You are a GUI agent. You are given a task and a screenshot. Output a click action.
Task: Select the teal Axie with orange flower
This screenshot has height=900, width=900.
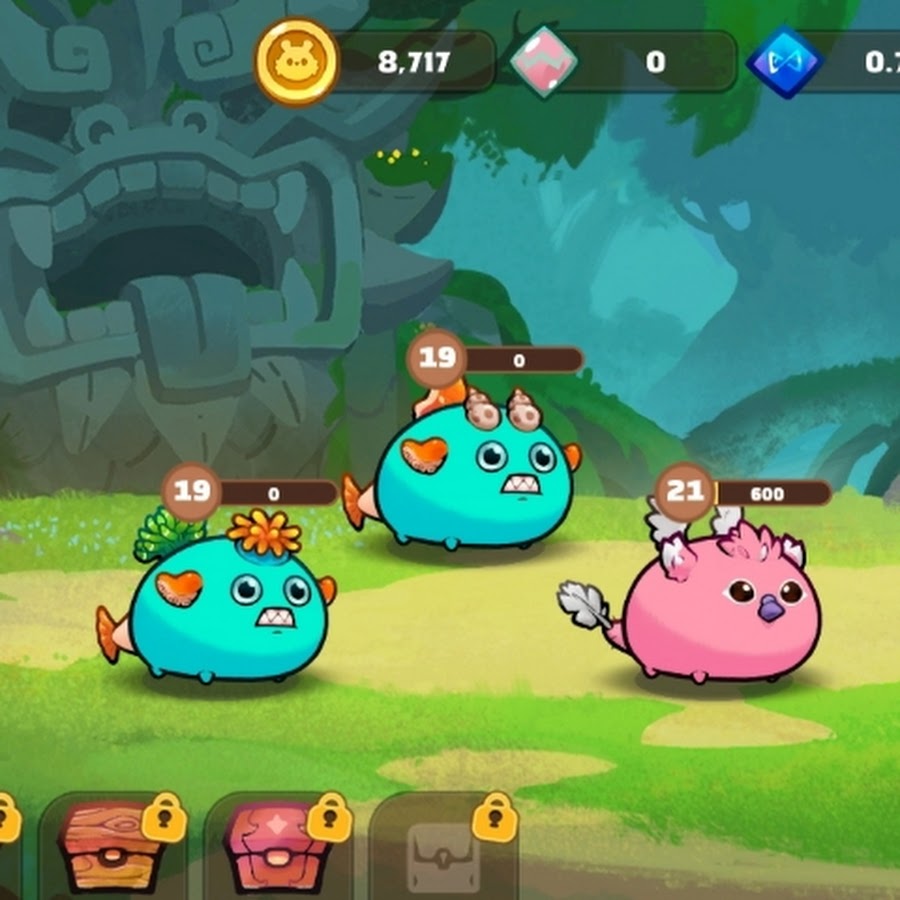[x=226, y=611]
